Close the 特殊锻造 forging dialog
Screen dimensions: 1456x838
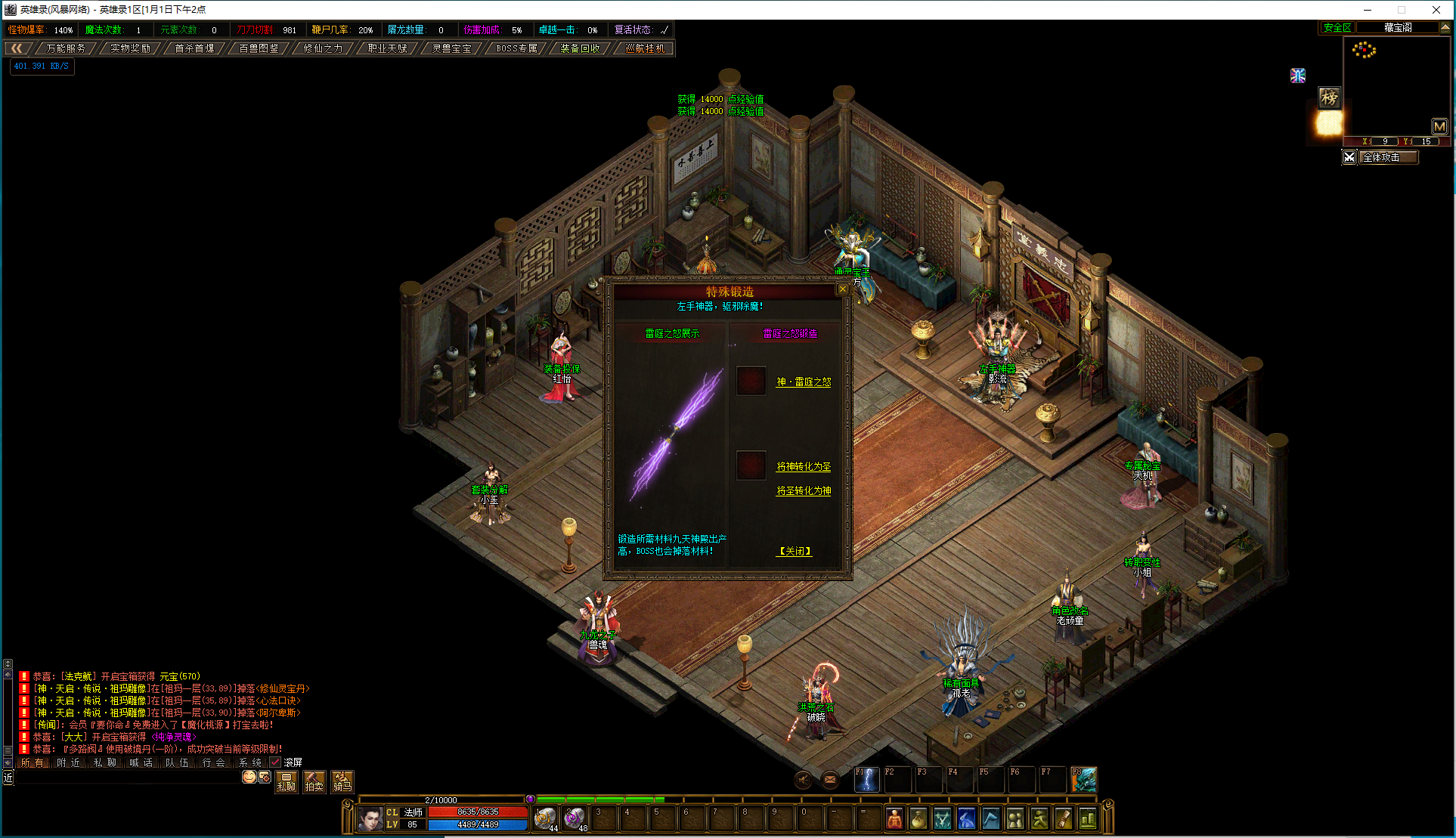pyautogui.click(x=842, y=289)
